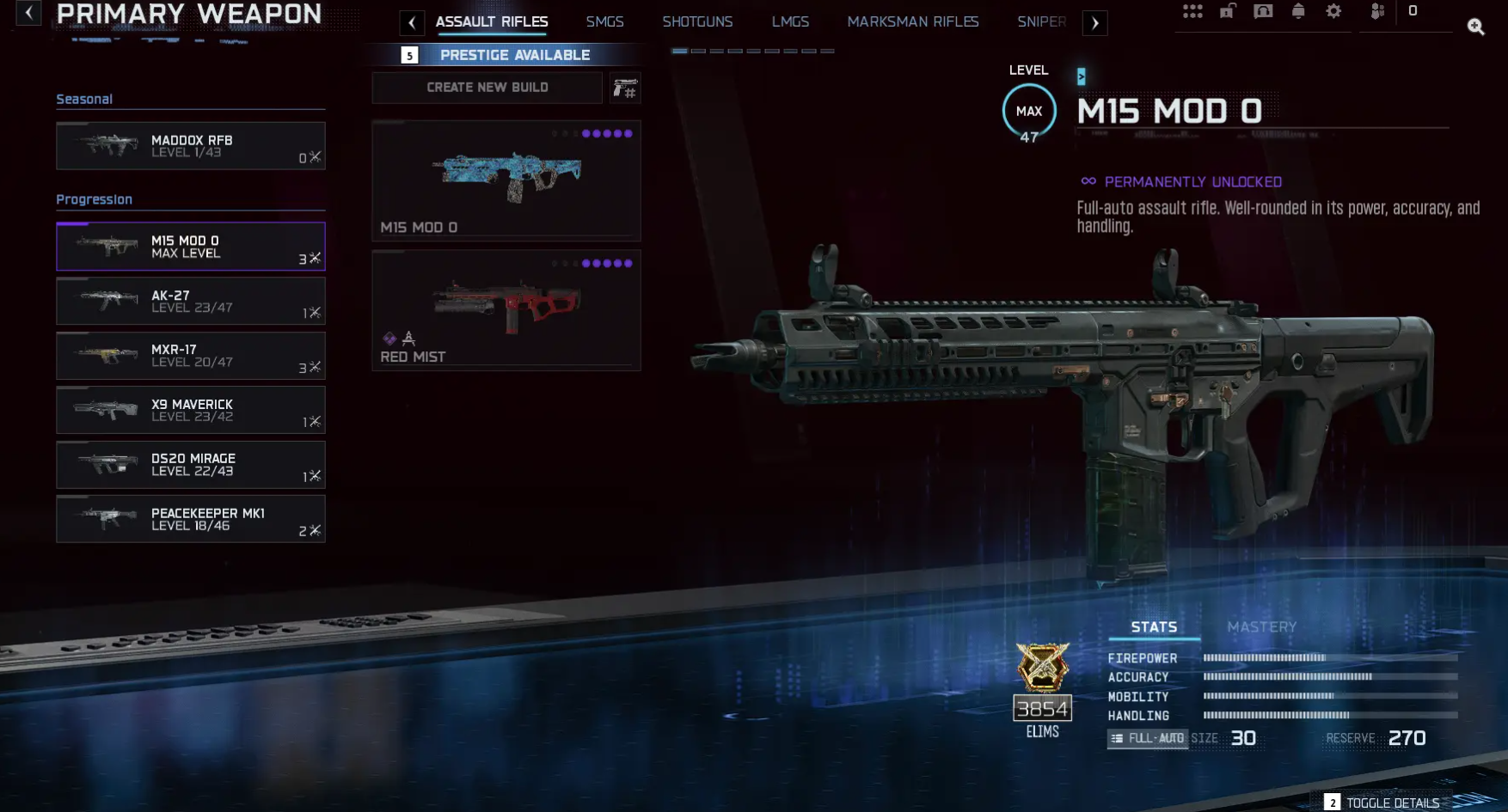Open the RED MIST blueprint thumbnail
1508x812 pixels.
point(506,309)
